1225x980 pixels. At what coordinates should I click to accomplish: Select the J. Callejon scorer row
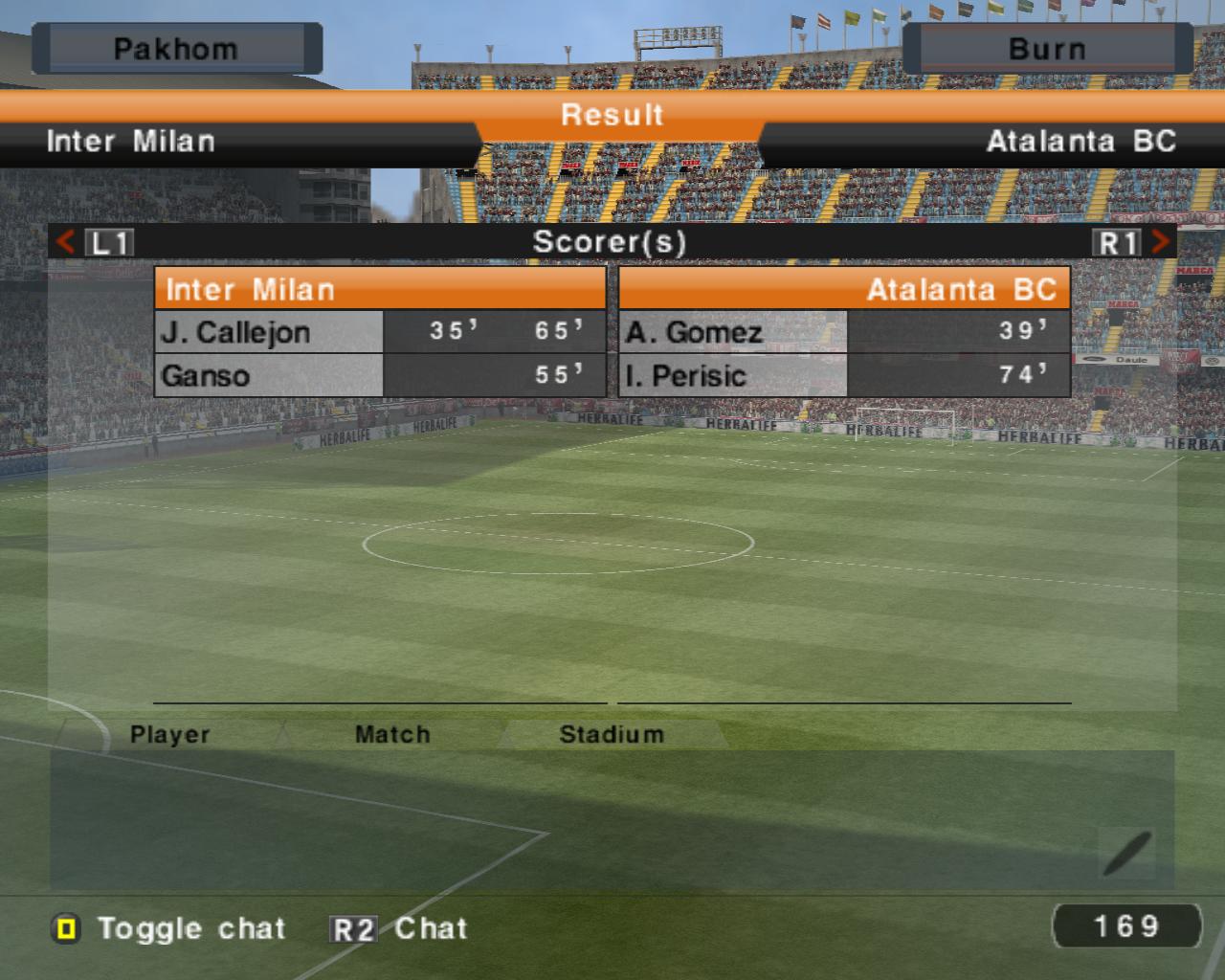click(x=380, y=332)
